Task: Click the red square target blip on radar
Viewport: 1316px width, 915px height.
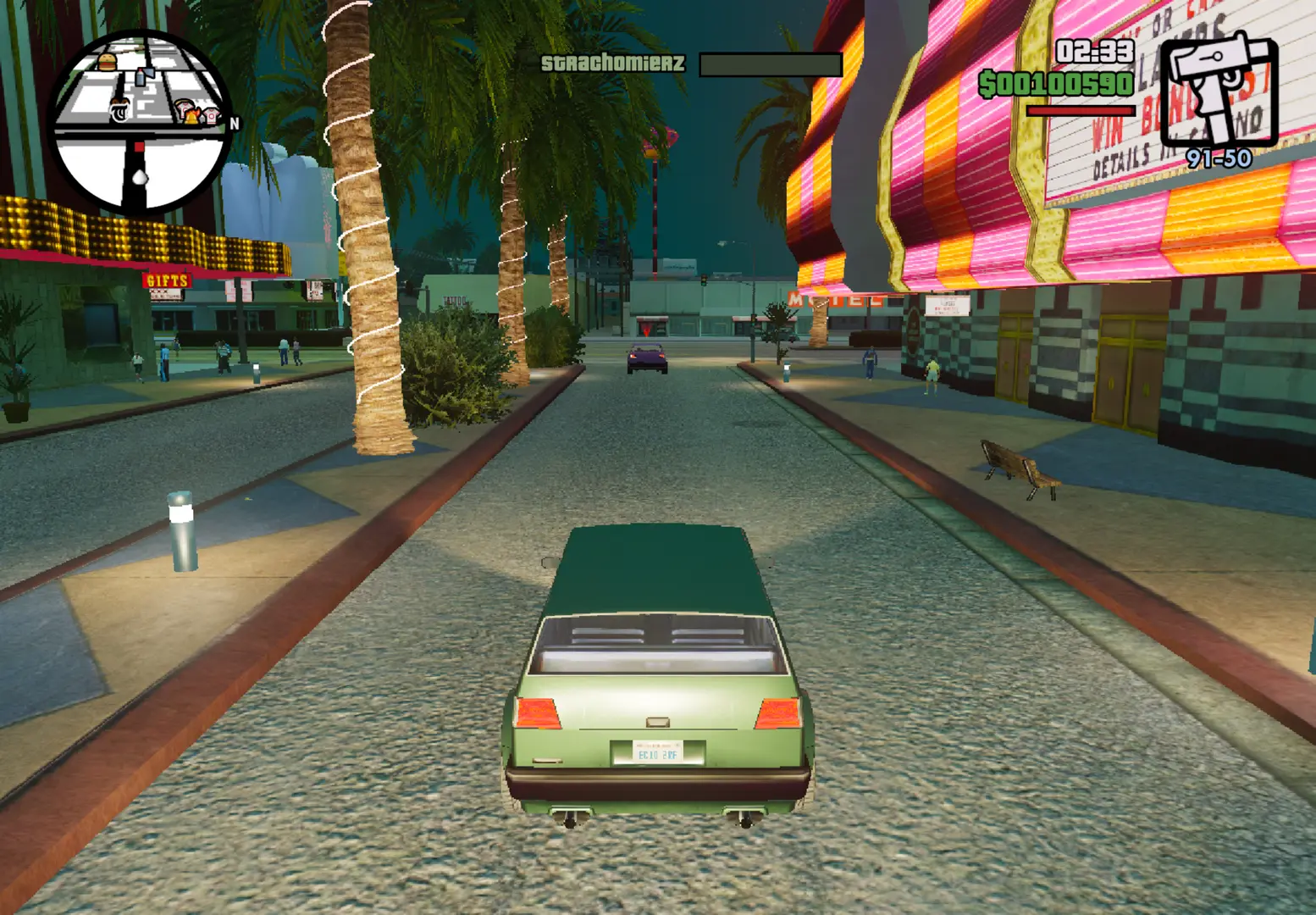Action: tap(139, 147)
